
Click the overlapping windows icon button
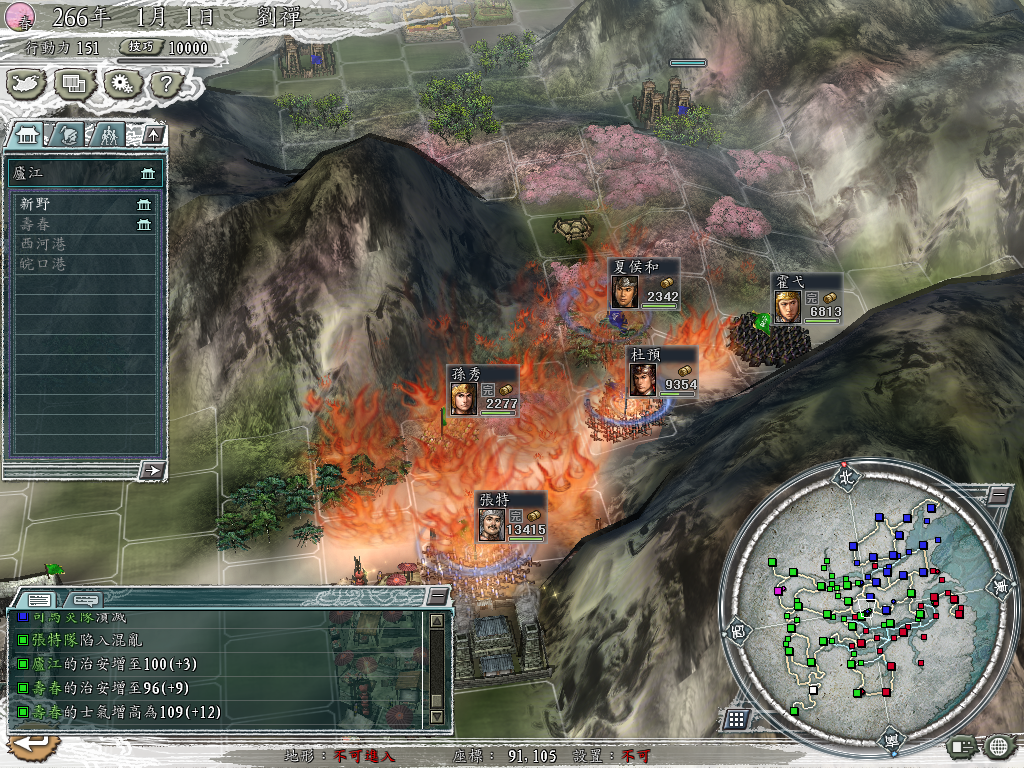pos(73,84)
